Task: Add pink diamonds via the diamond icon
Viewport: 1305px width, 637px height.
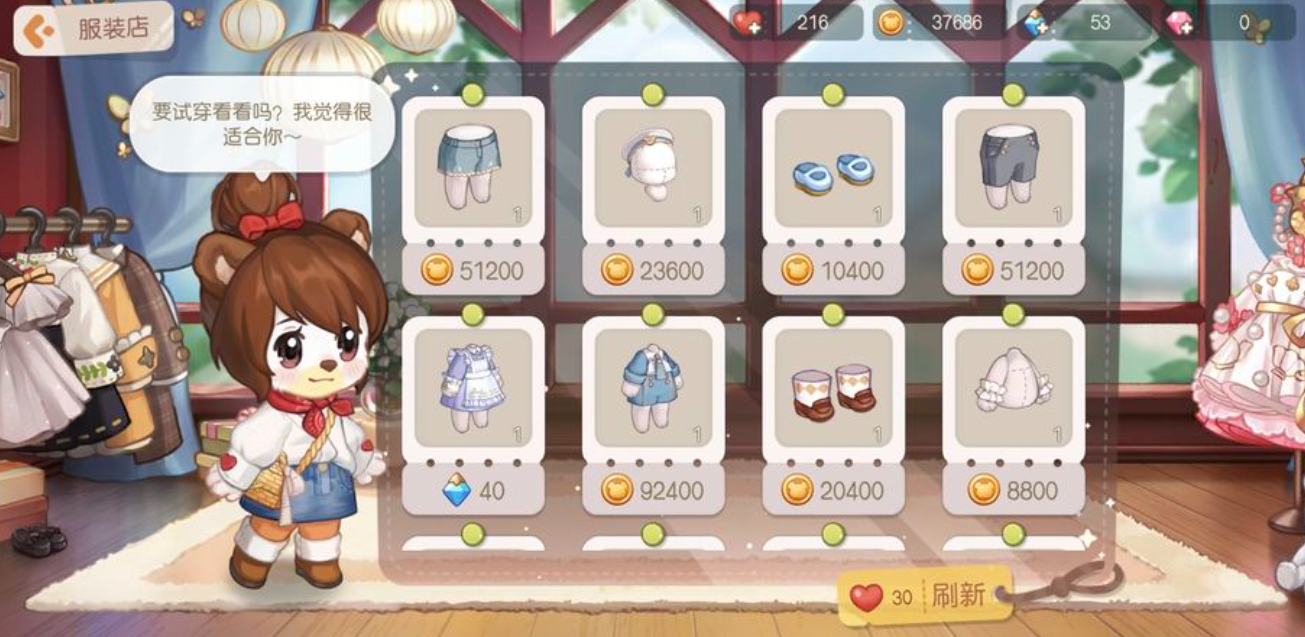Action: pos(1180,24)
